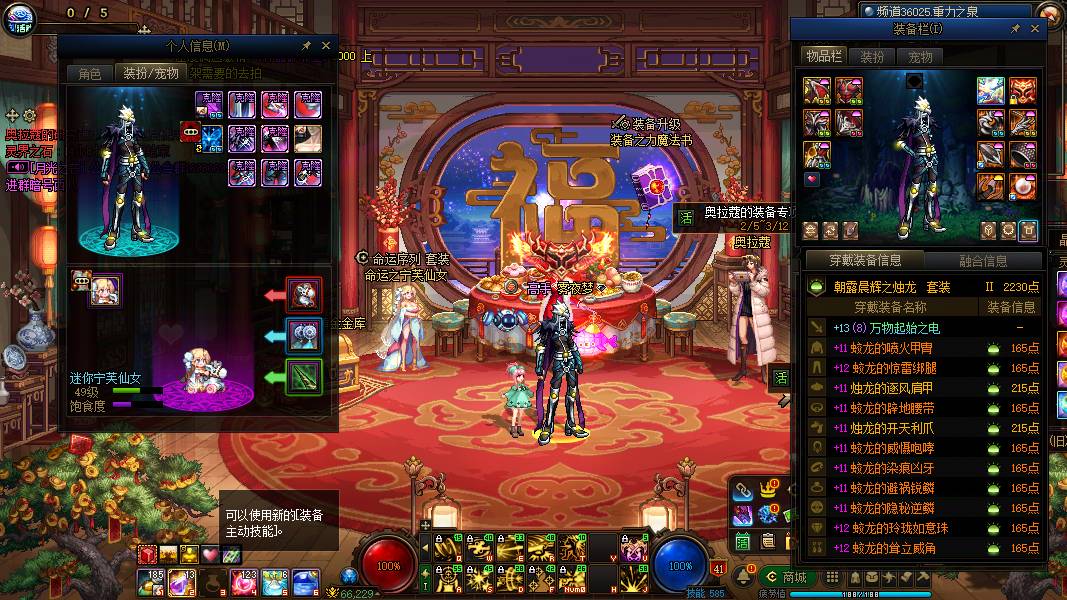Select the red-arrow pet equipment slot

pos(304,295)
